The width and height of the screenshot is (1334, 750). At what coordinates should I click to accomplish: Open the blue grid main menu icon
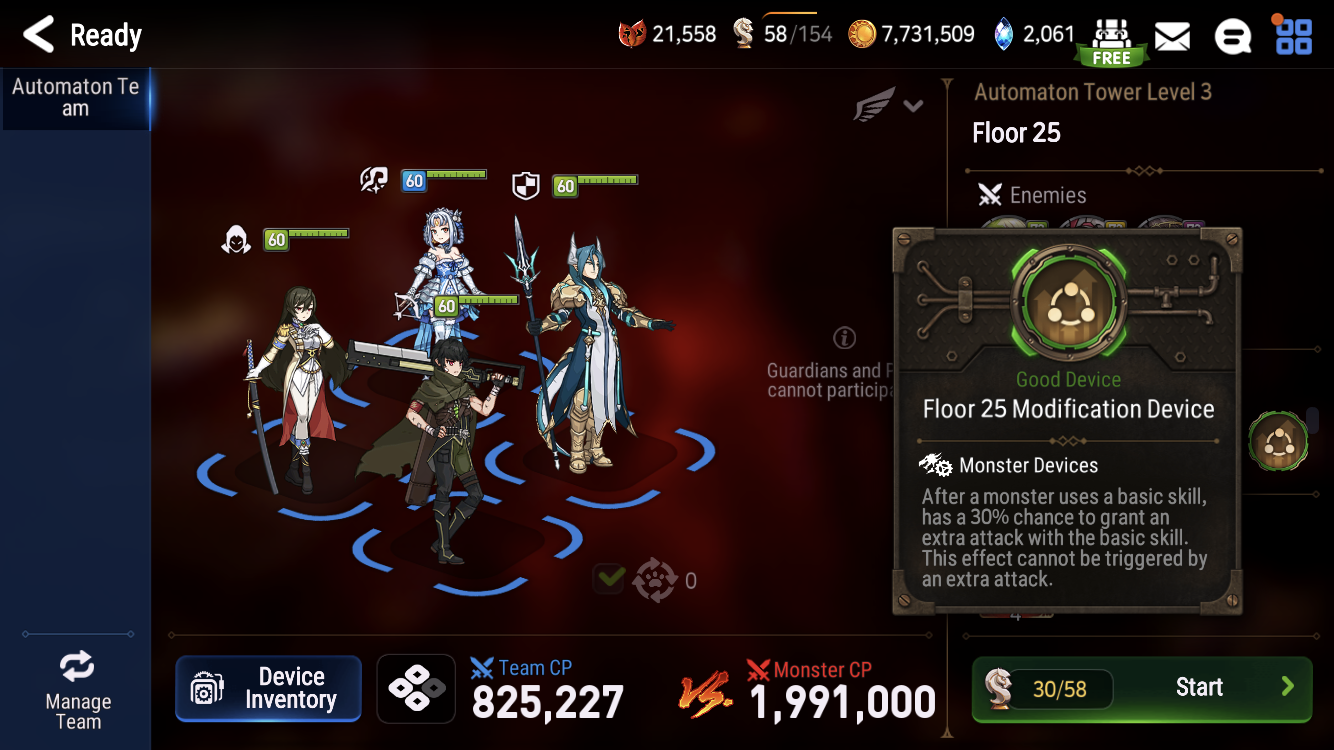coord(1294,35)
